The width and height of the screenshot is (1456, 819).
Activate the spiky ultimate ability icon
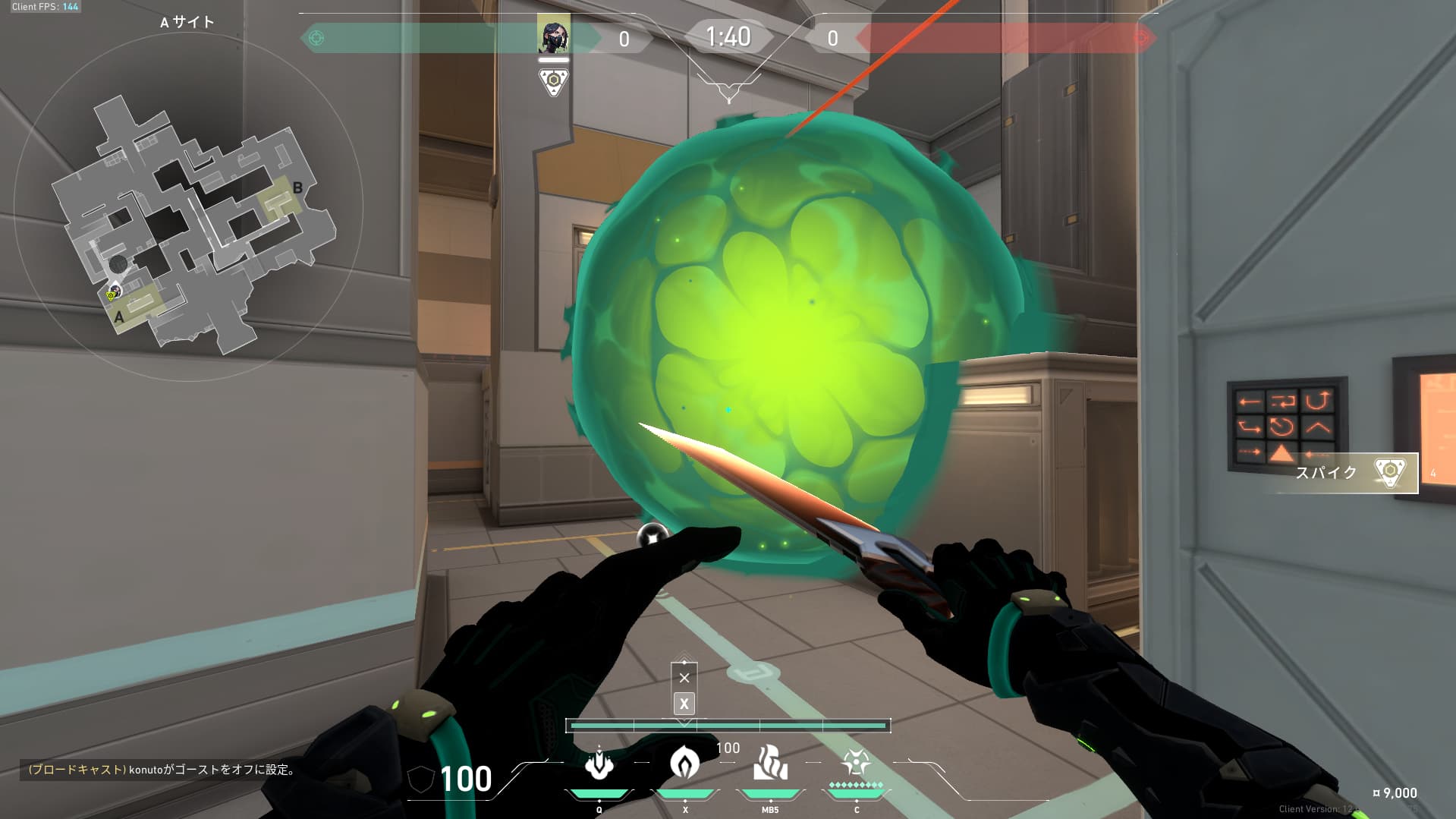coord(856,763)
